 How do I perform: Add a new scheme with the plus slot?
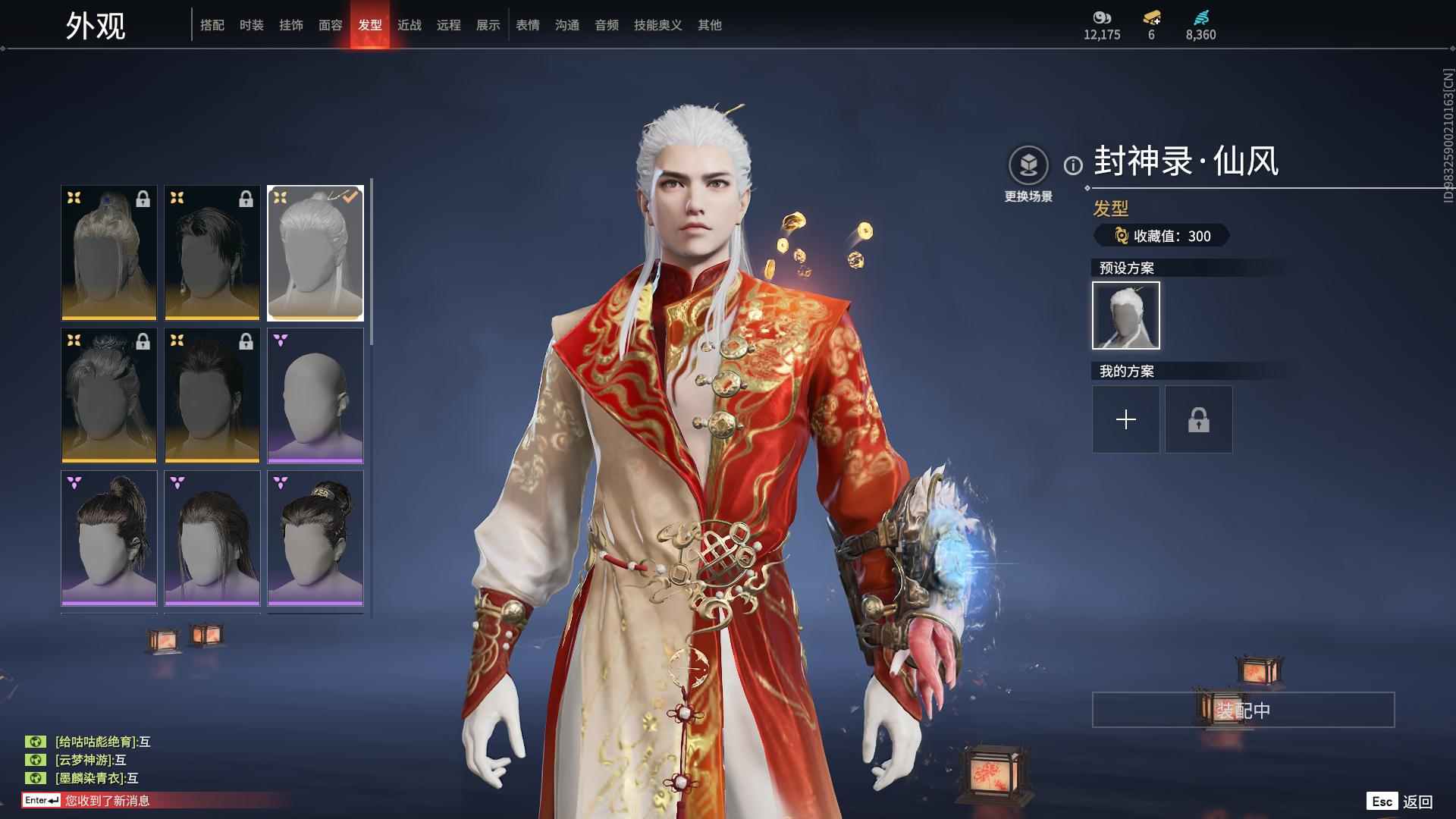(1125, 419)
